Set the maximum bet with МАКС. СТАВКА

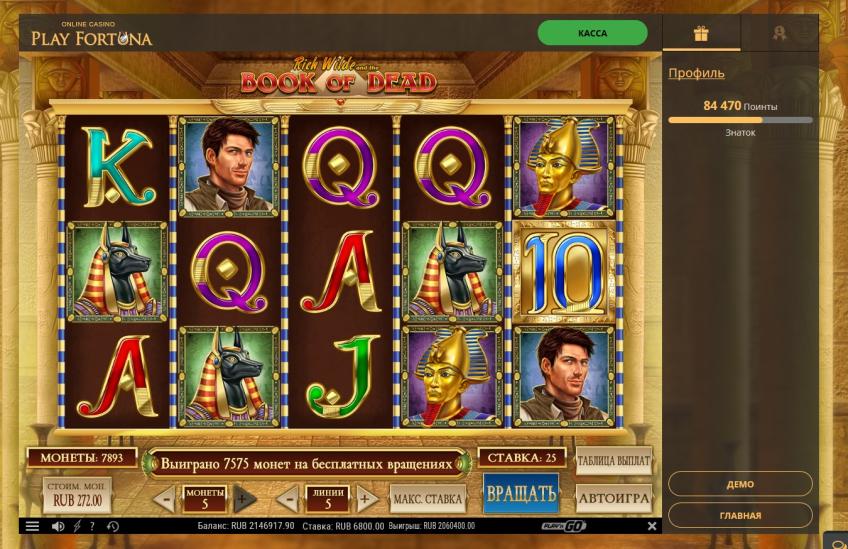point(428,498)
